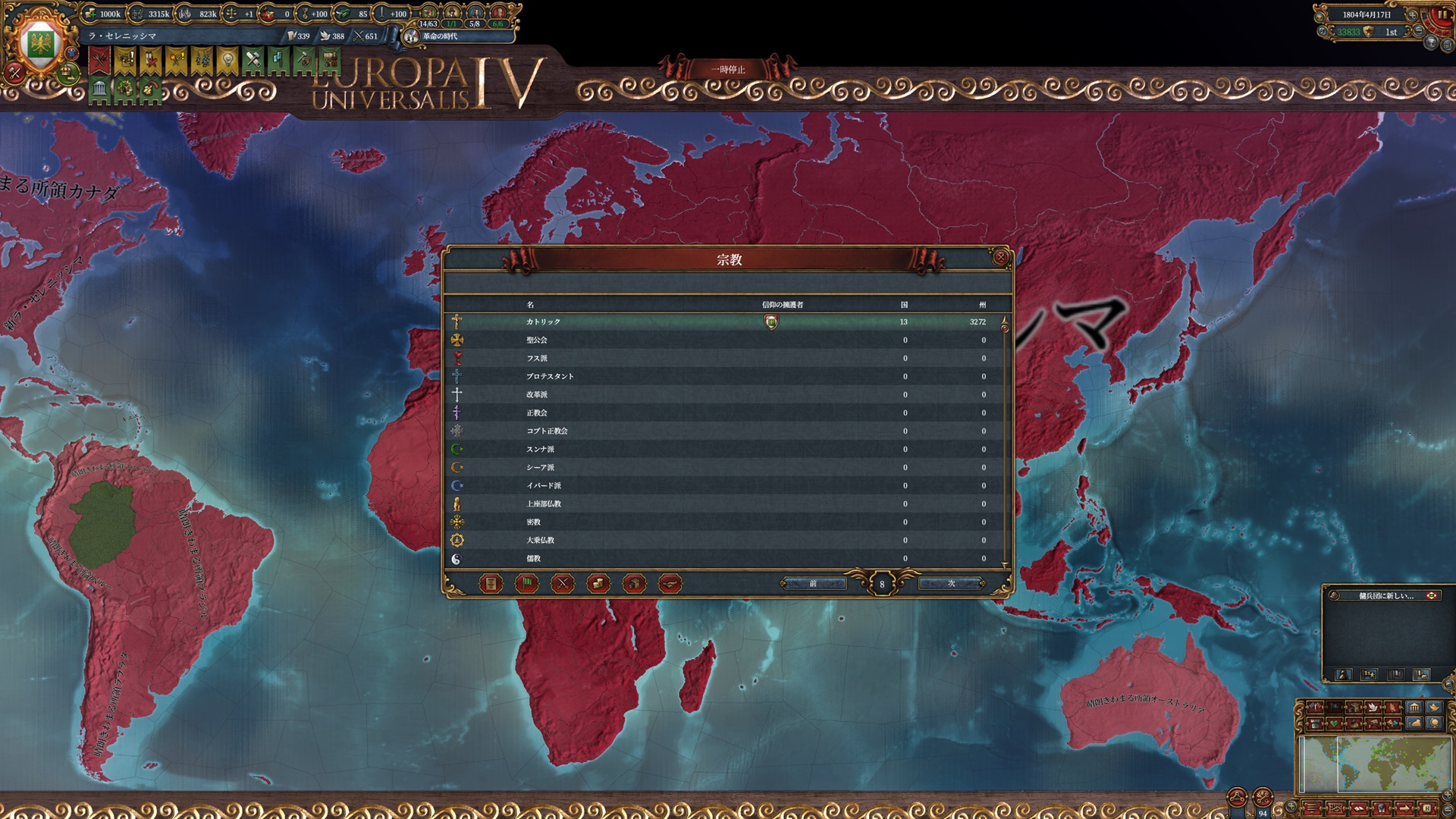
Task: Click the yellow lightbulb alert banner
Action: pyautogui.click(x=227, y=61)
